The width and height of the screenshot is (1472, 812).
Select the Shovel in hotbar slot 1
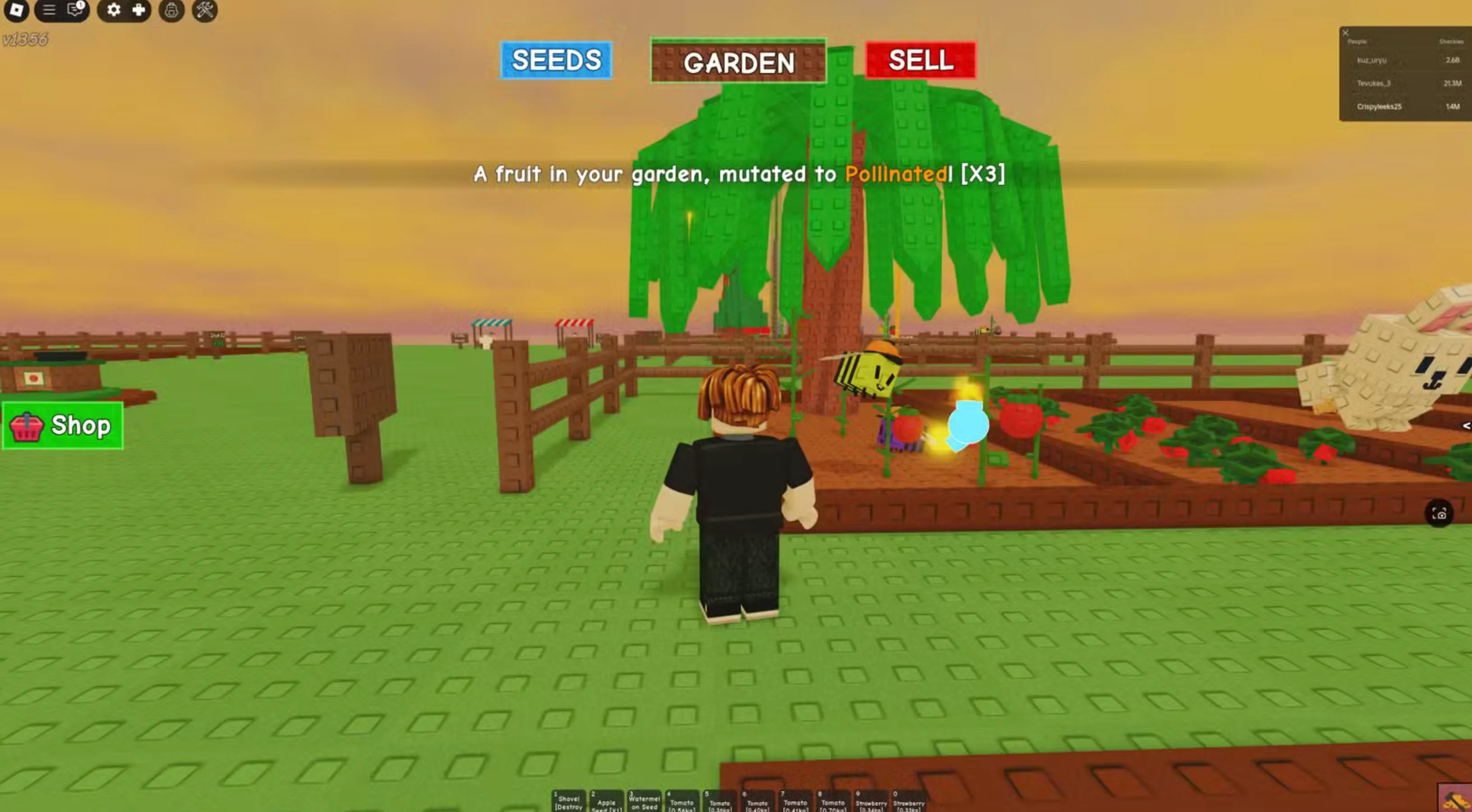click(570, 800)
